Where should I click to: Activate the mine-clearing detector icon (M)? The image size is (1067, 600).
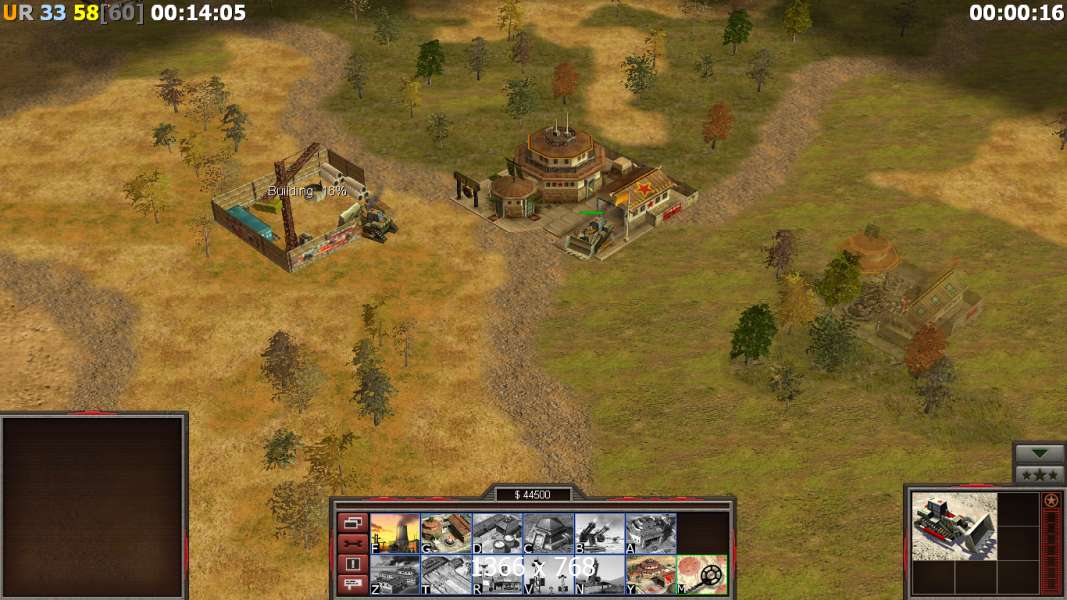pos(702,575)
